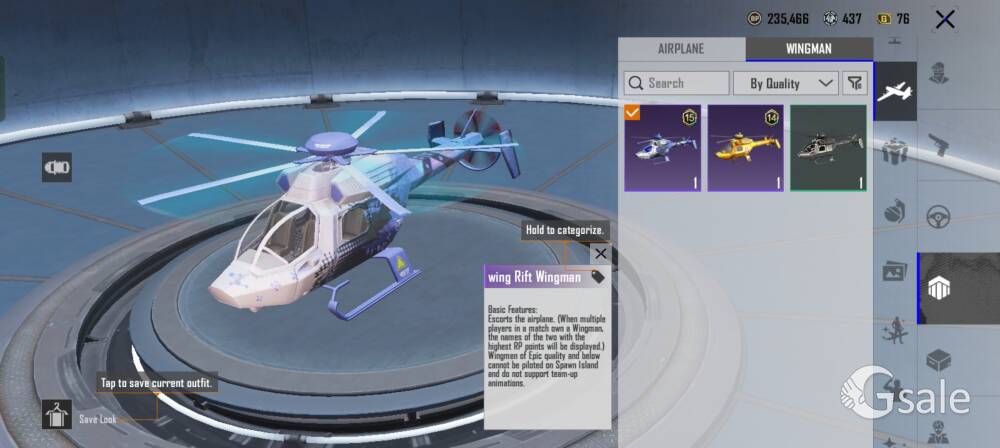Select the white-blue wingman helicopter
The height and width of the screenshot is (448, 1000).
pos(662,148)
